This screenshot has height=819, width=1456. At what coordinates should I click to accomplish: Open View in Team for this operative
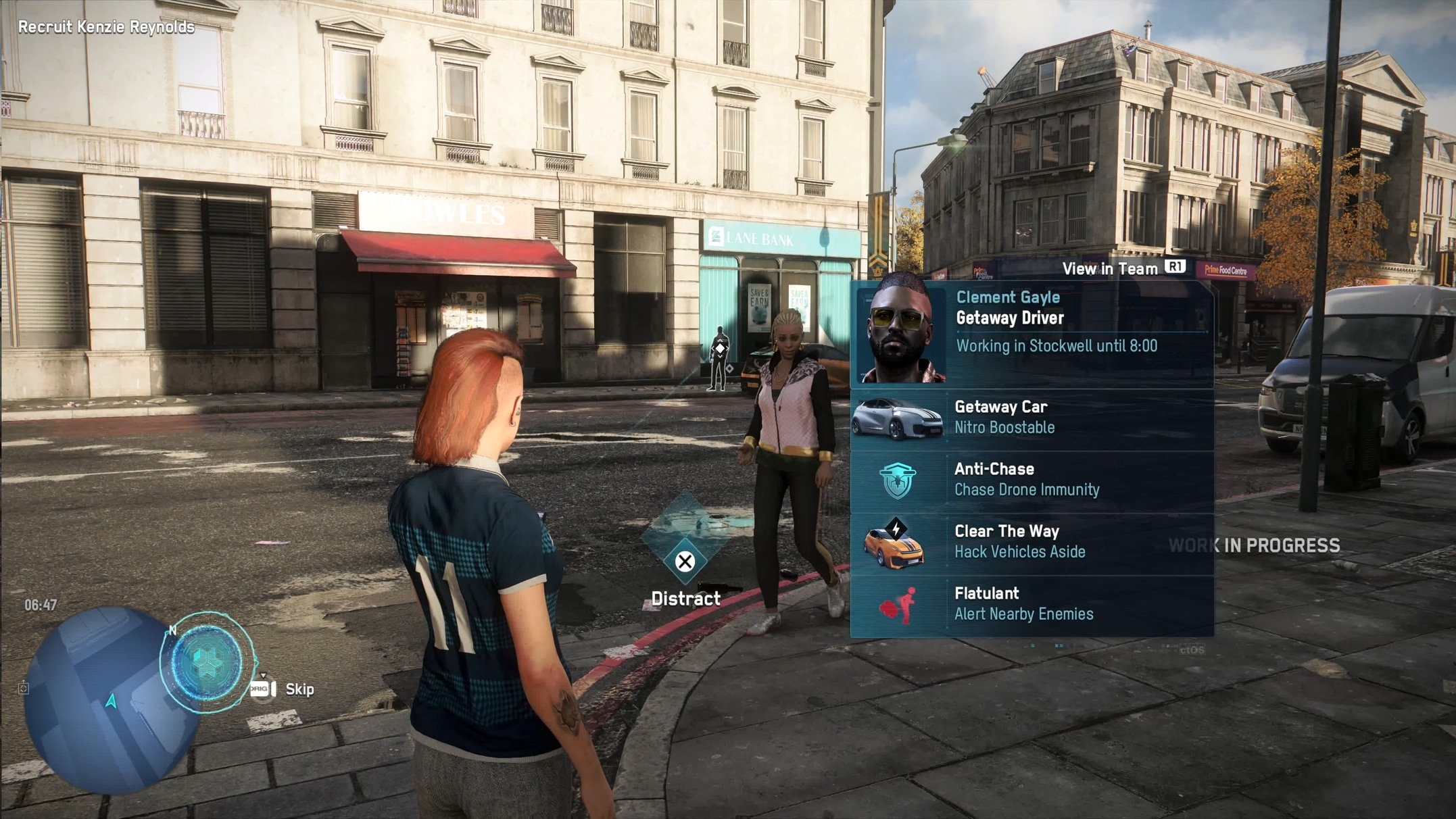tap(1122, 268)
